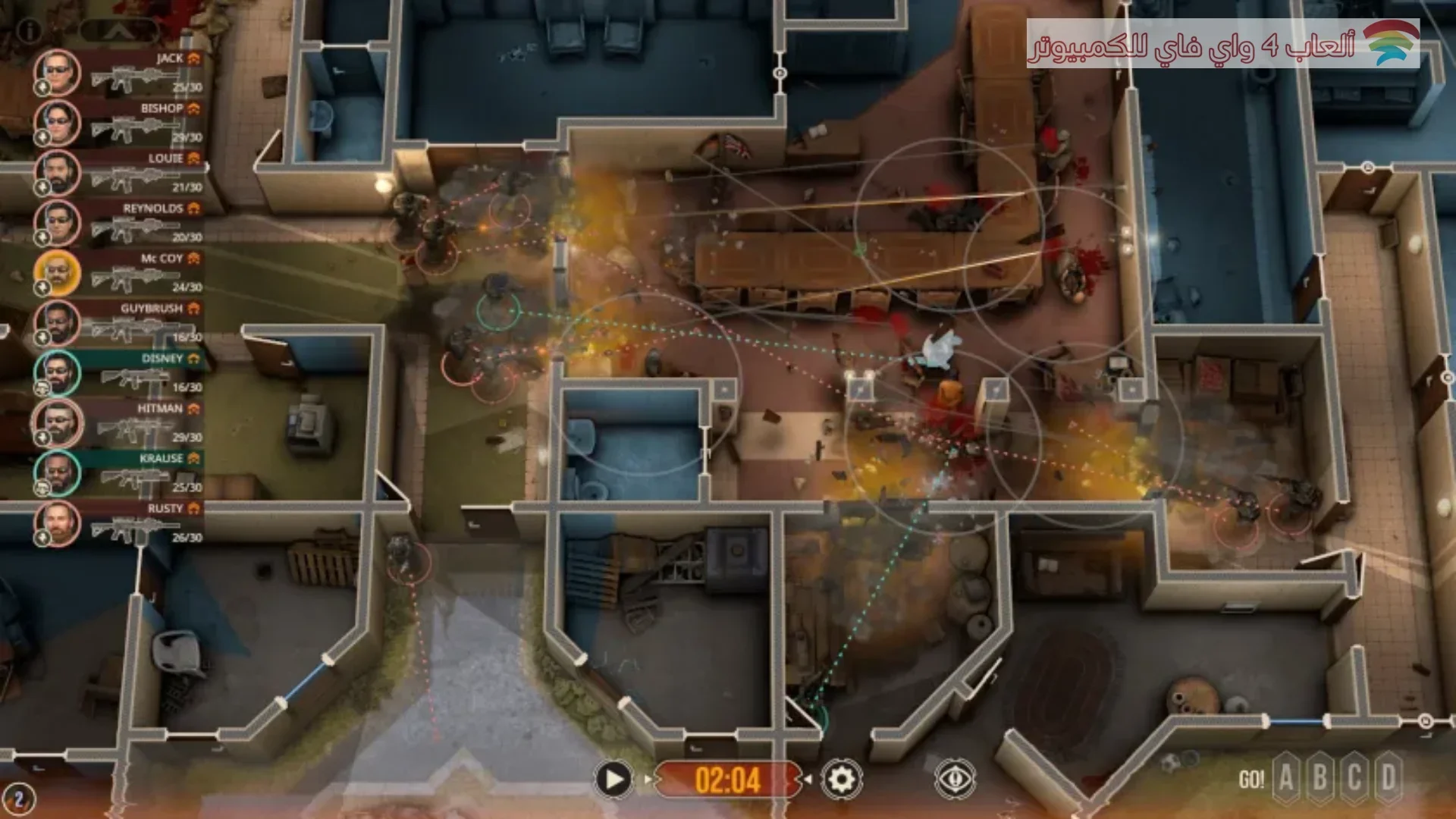Pick Mc Coy's yellow portrait
Screen dimensions: 1456x819
(x=58, y=272)
